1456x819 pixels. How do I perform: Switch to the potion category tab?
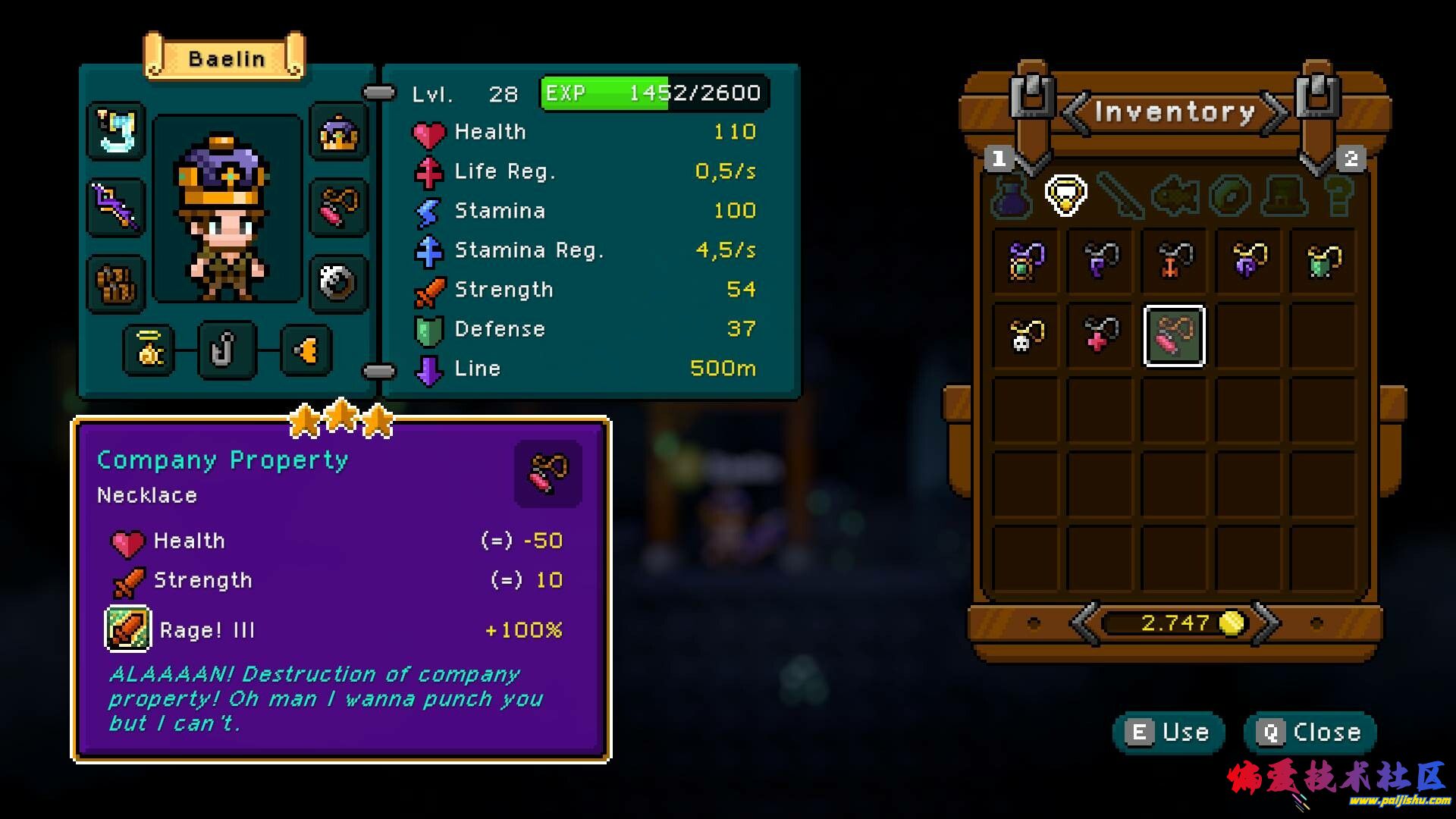1012,196
